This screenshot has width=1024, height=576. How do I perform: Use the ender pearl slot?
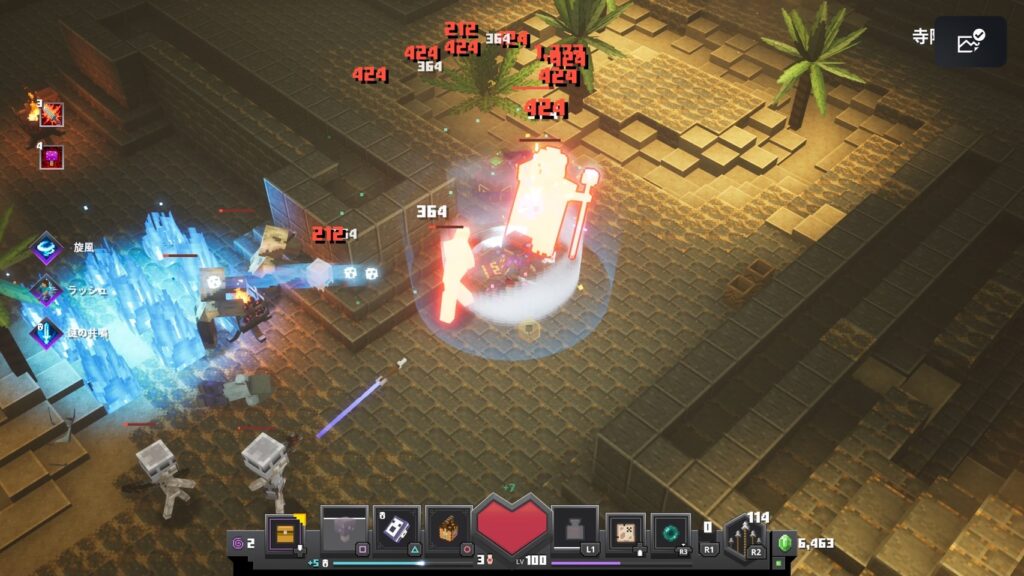click(x=670, y=531)
